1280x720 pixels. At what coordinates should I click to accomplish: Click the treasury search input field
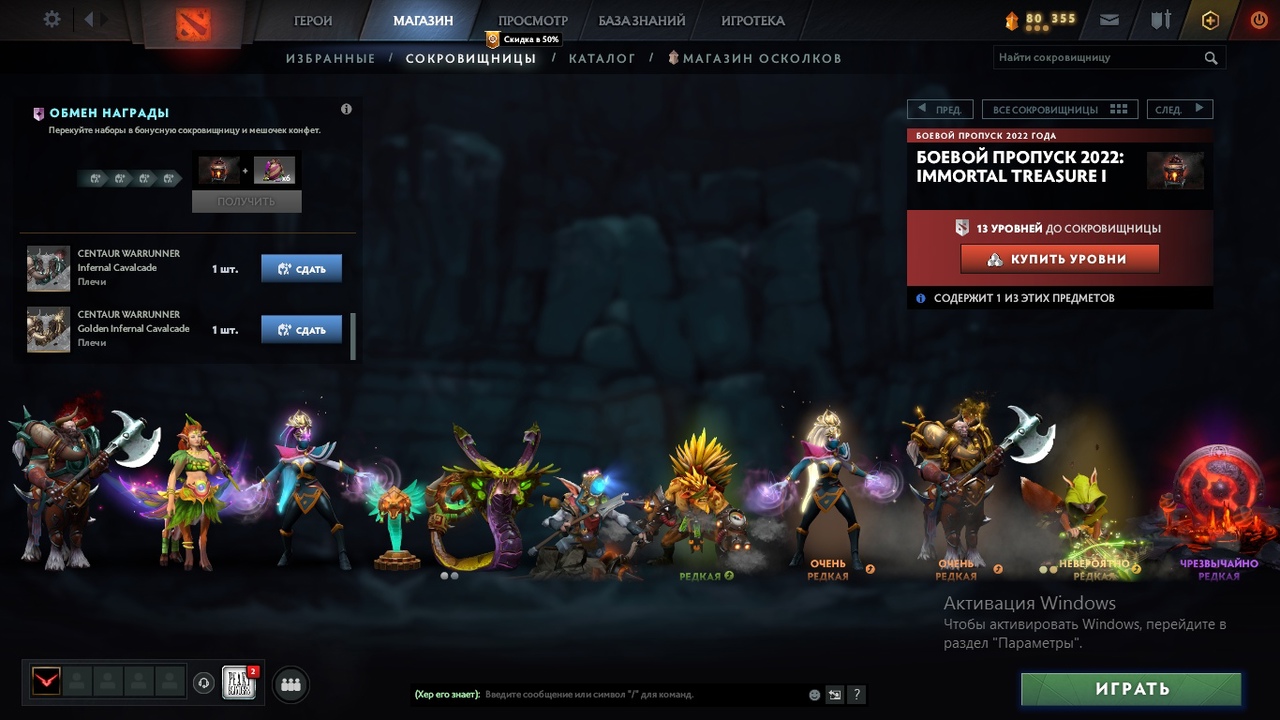(x=1095, y=57)
